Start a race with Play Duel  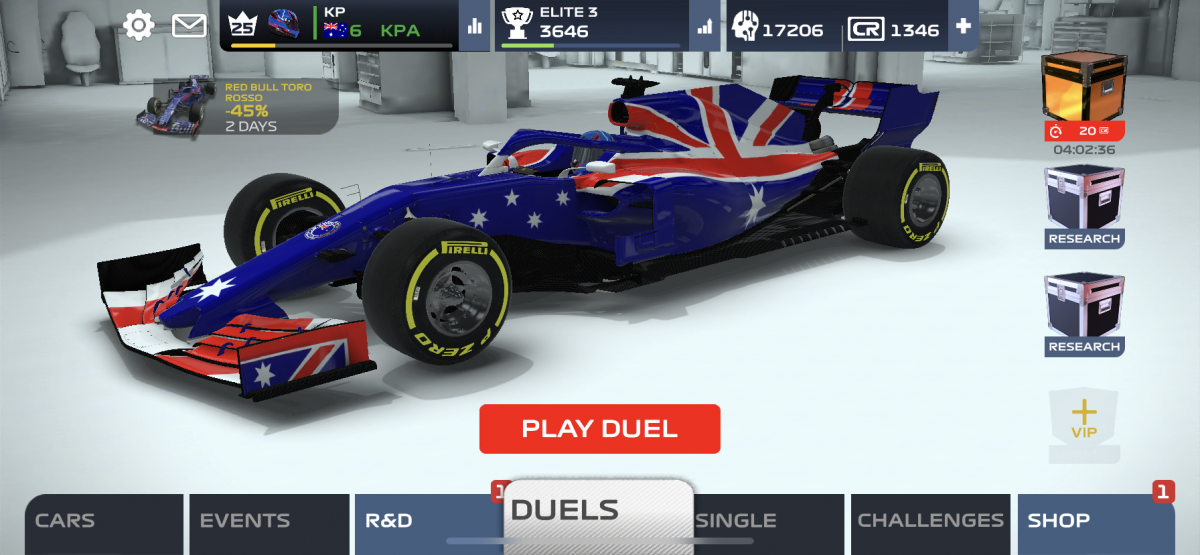599,429
